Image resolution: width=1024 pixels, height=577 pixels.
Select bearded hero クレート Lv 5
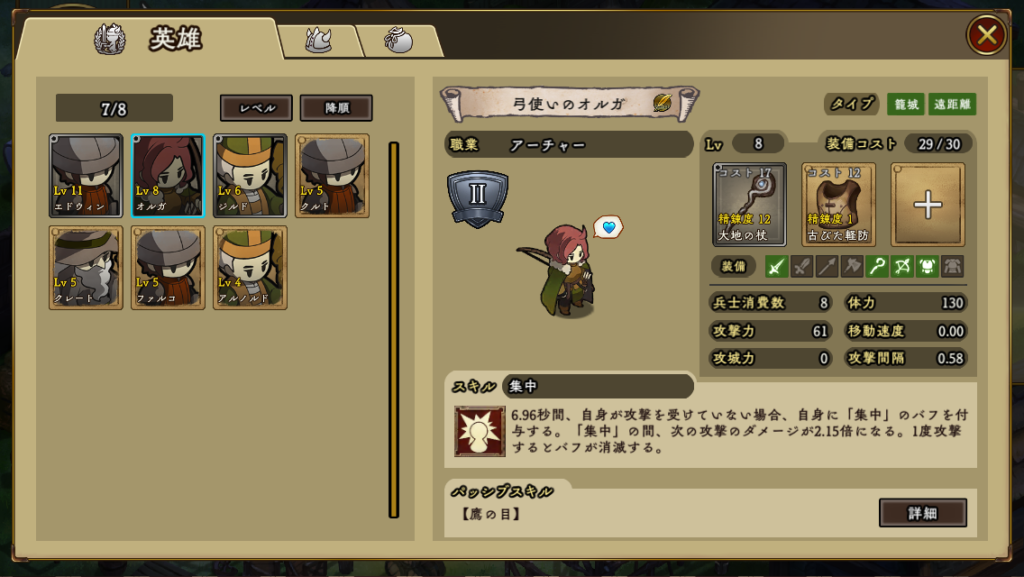coord(86,267)
